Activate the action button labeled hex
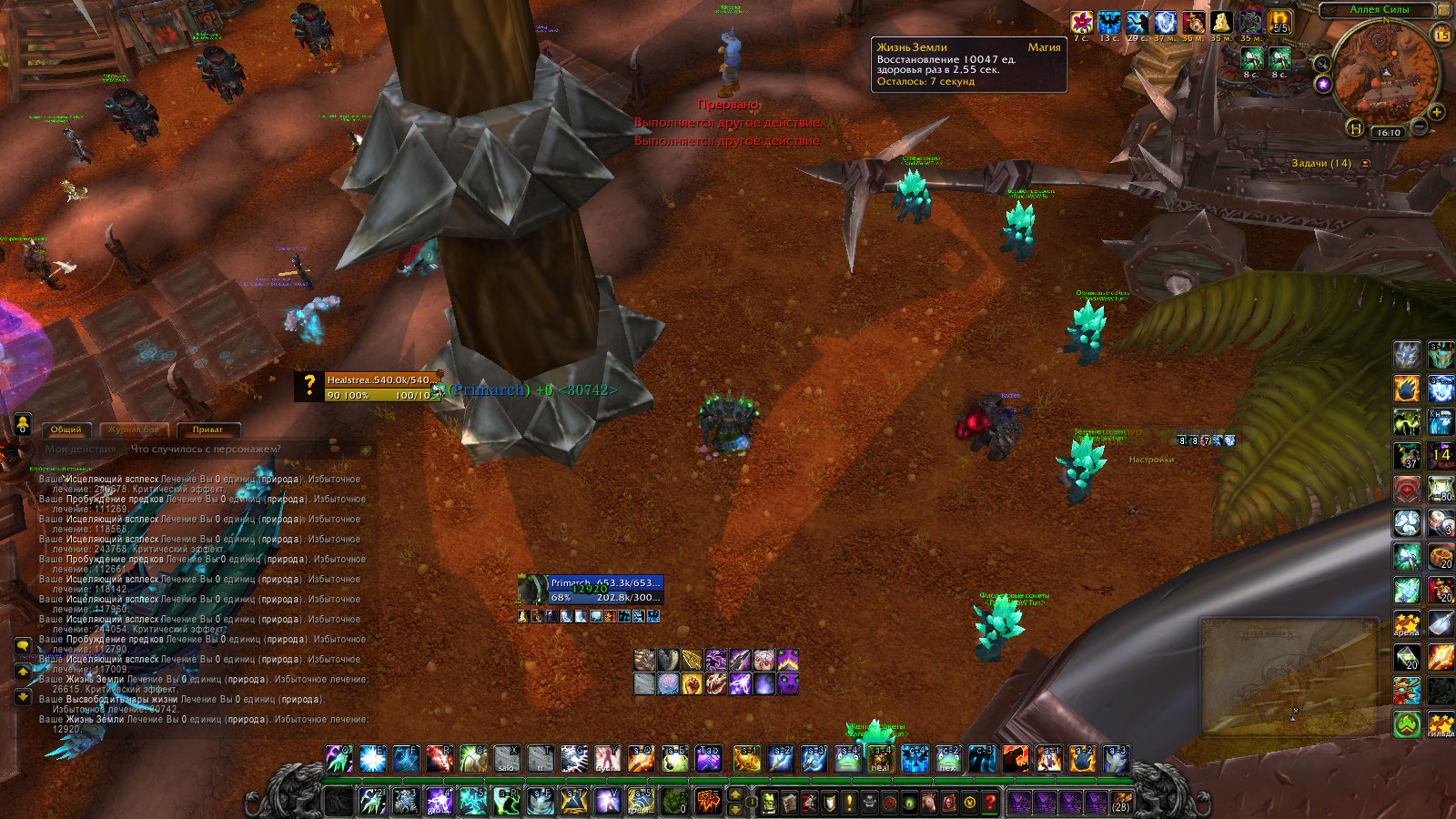 click(x=947, y=758)
